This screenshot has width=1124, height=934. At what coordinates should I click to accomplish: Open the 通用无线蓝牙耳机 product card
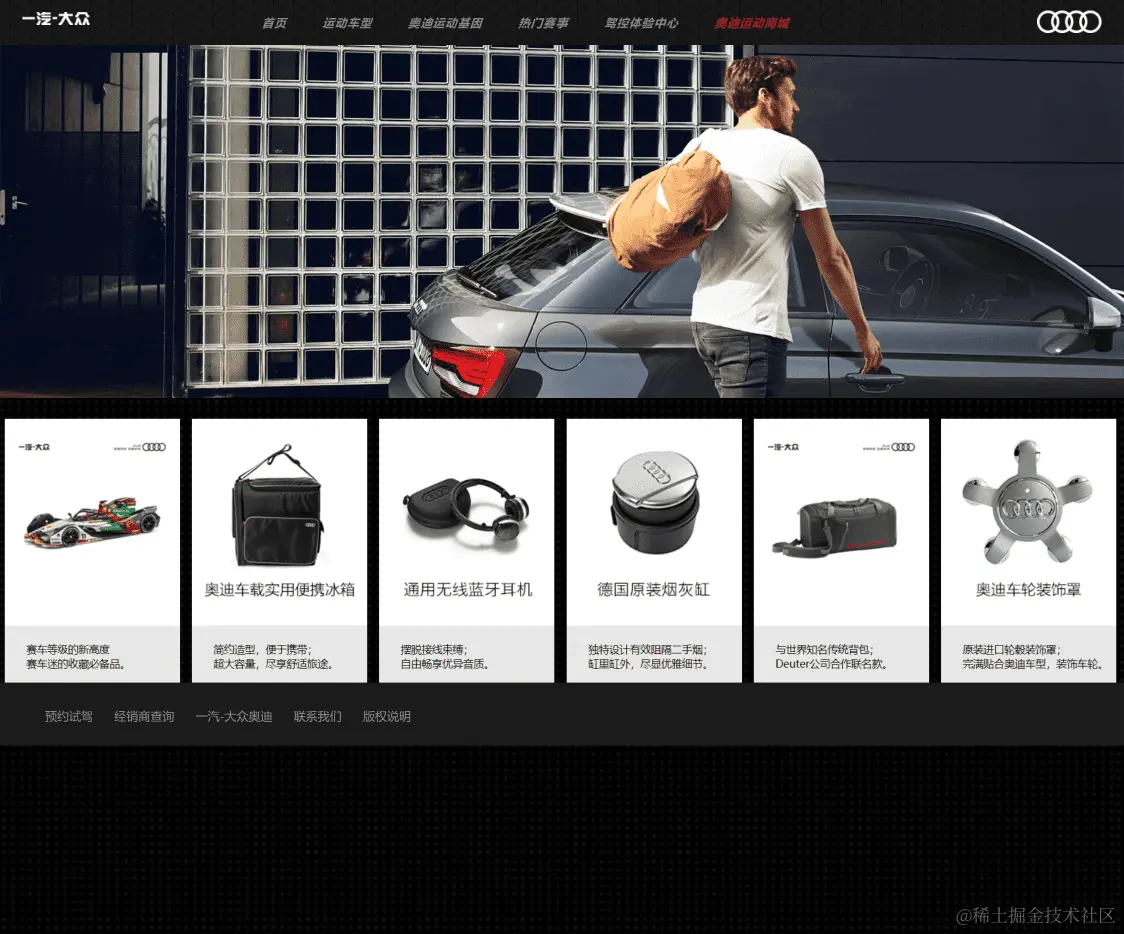(x=467, y=550)
